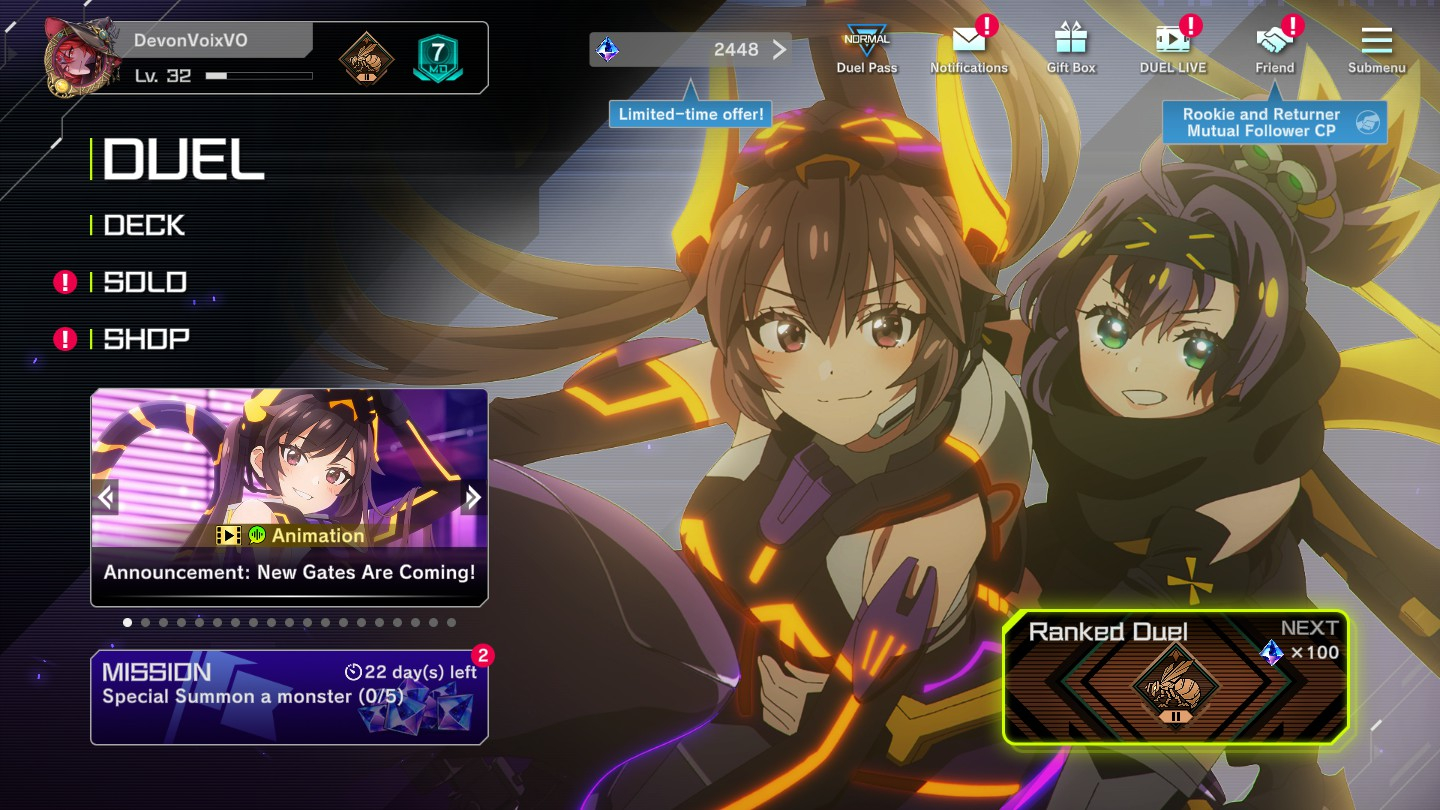
Task: Expand the Submenu
Action: [1376, 49]
